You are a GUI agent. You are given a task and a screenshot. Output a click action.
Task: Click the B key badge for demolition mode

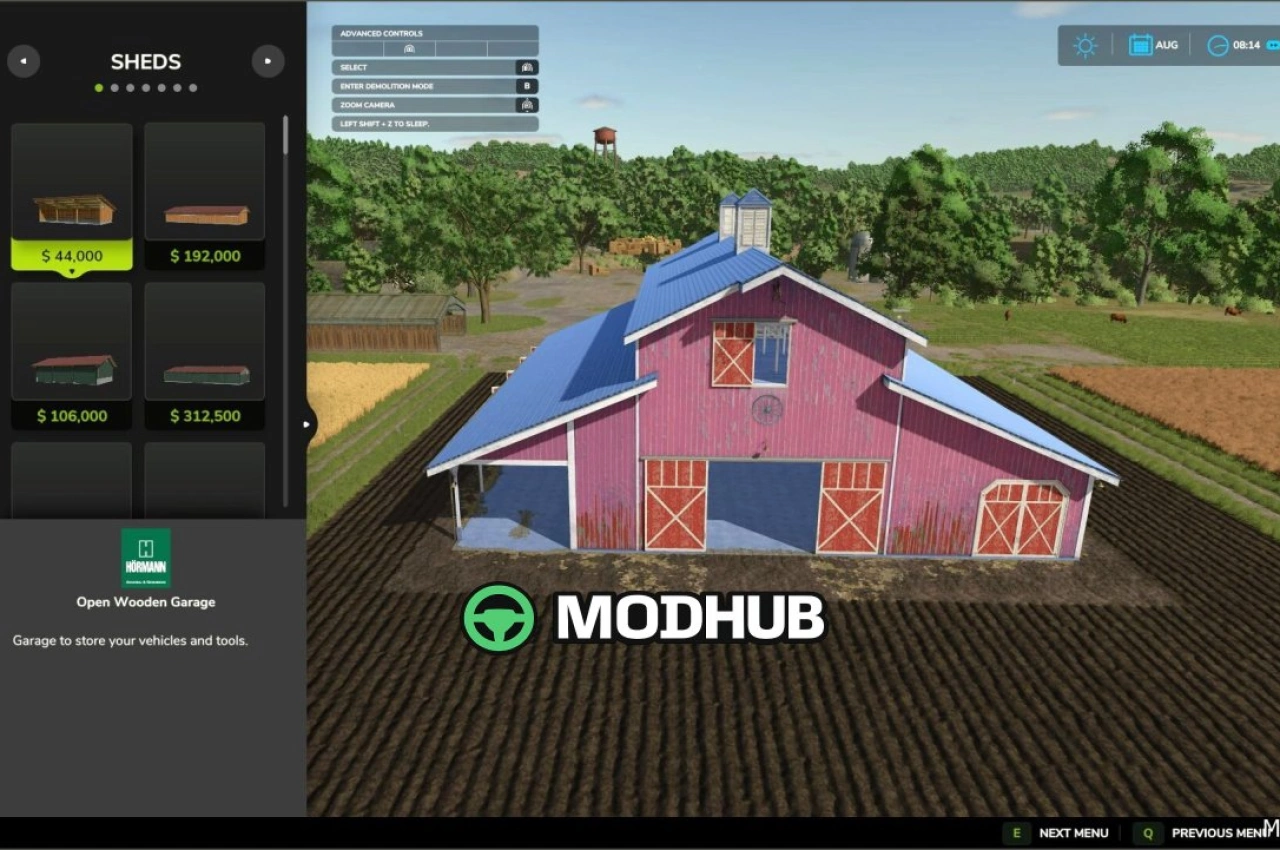(x=527, y=86)
